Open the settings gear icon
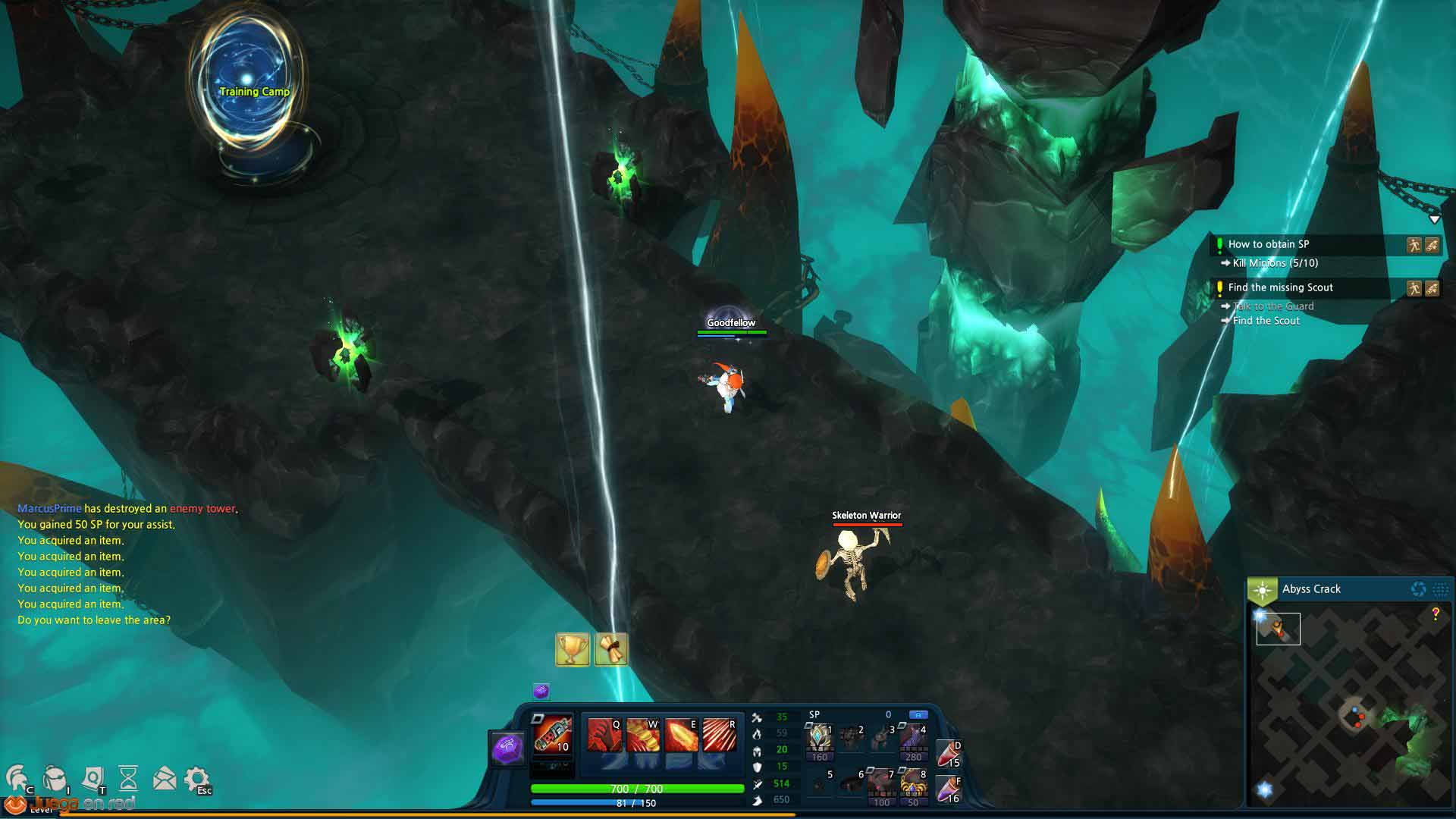Screen dimensions: 1456x819 pyautogui.click(x=196, y=778)
